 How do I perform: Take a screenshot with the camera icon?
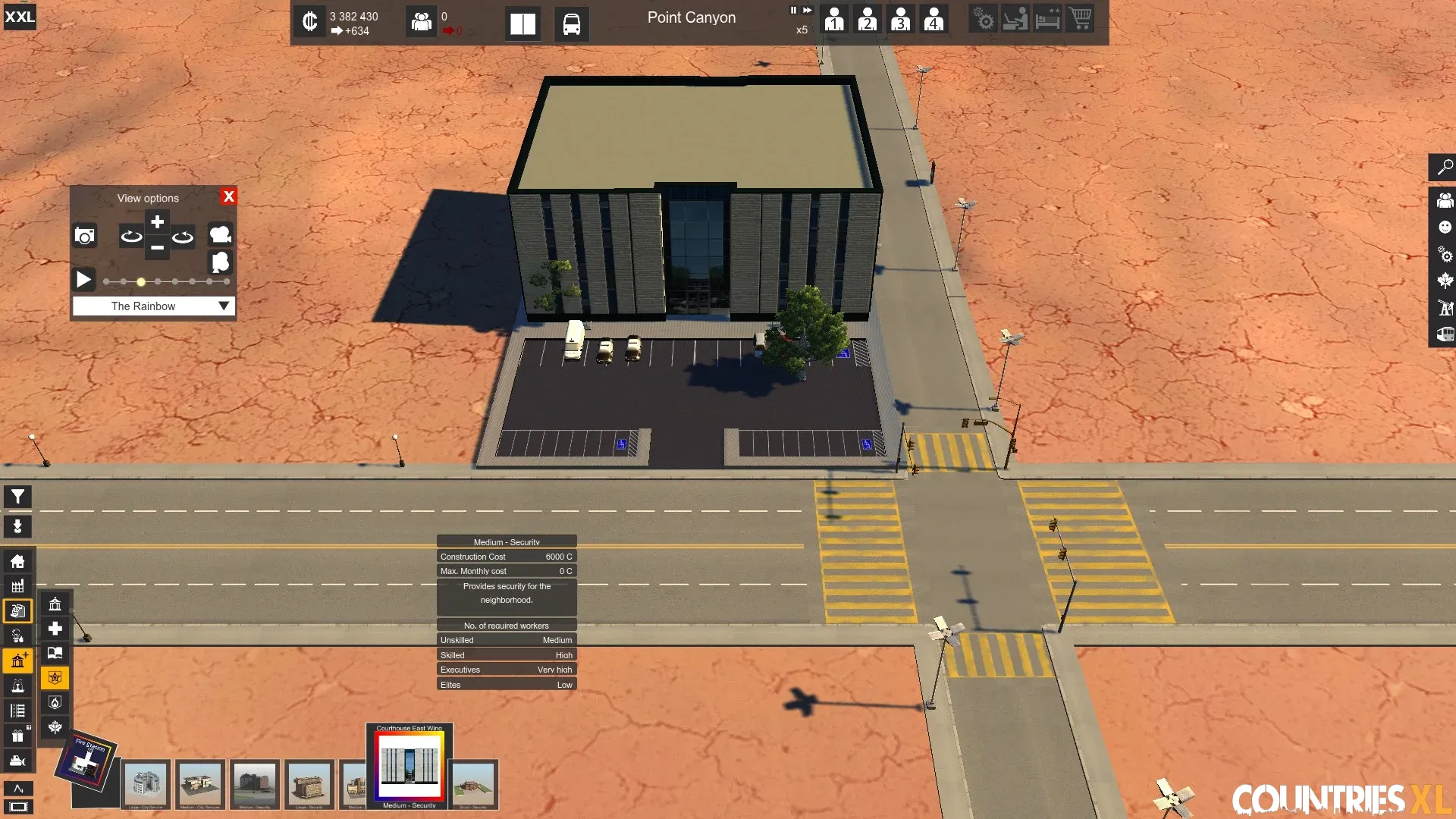[85, 236]
